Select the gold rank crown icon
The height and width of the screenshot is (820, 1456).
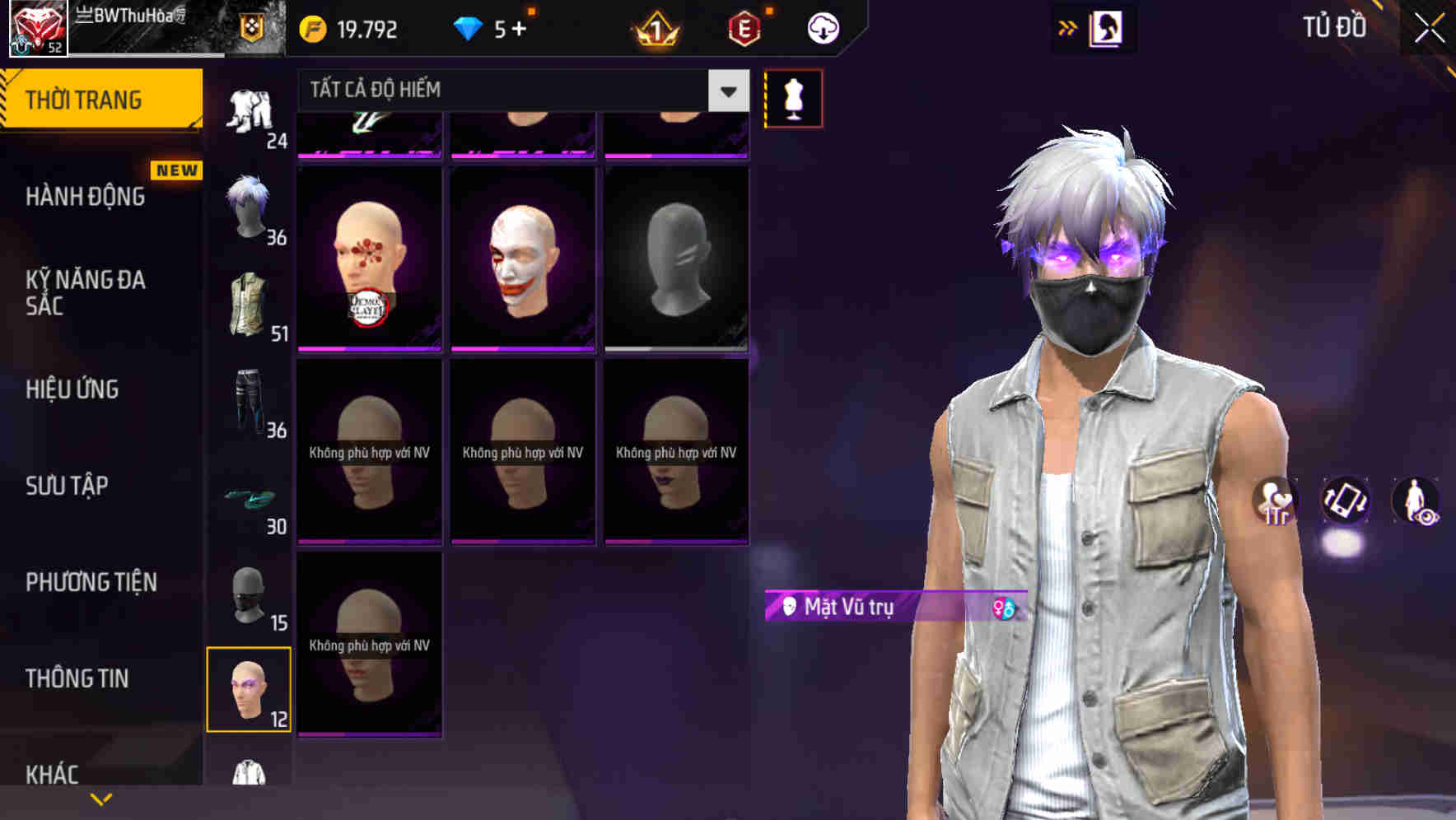[653, 28]
